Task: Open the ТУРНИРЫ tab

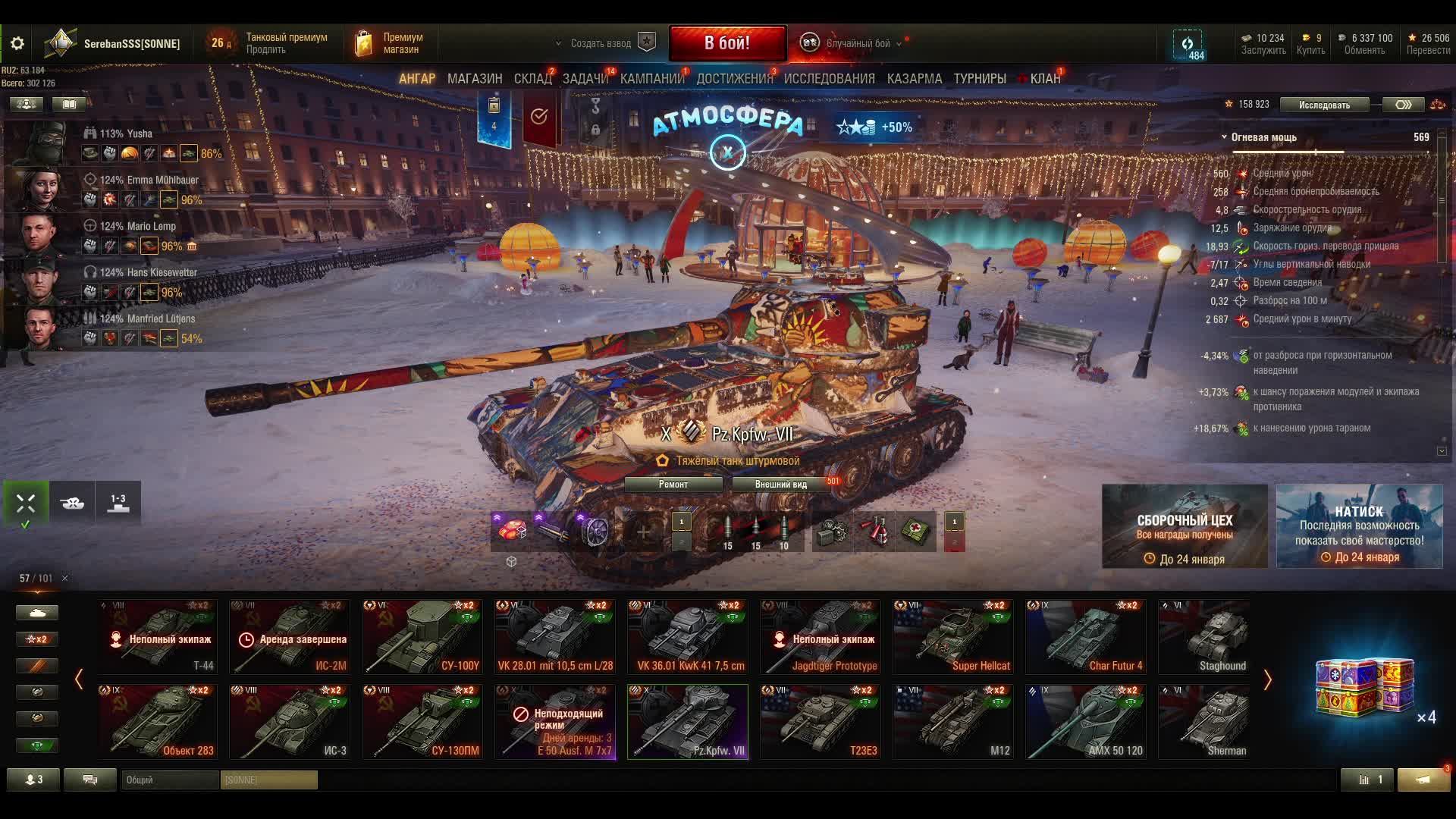Action: (x=980, y=79)
